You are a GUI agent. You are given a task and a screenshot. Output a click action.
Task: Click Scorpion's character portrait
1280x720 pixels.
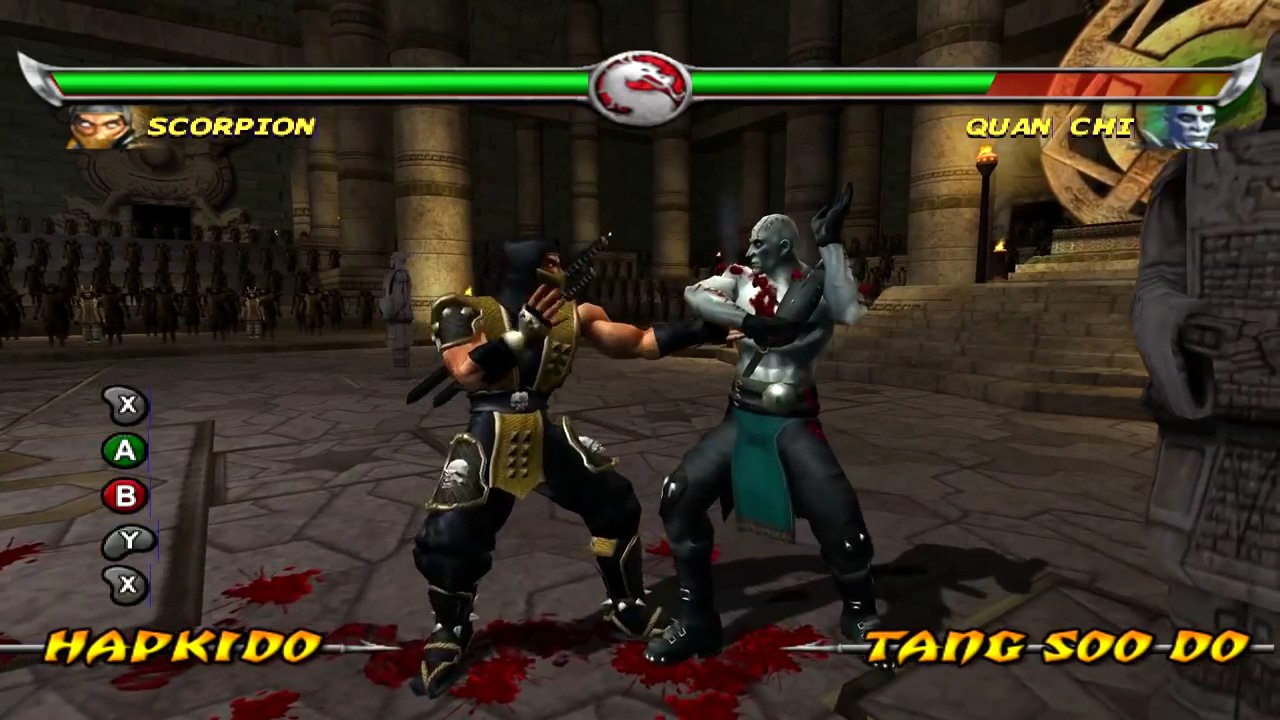click(x=102, y=127)
